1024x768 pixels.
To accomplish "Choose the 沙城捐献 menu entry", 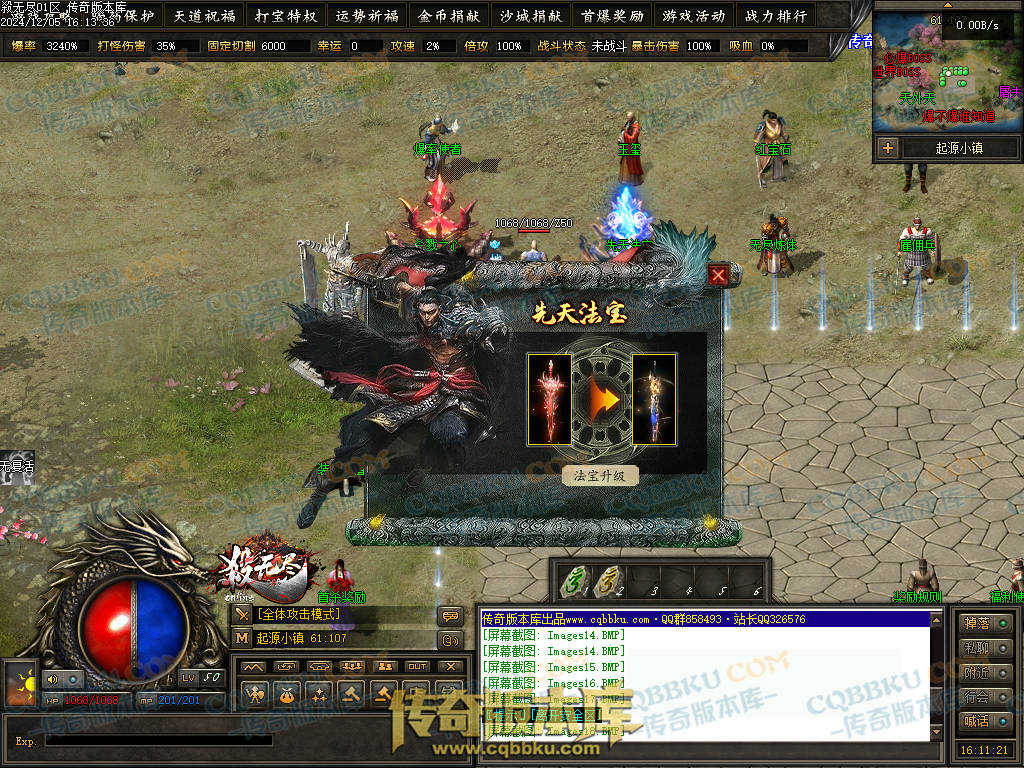I will [530, 15].
